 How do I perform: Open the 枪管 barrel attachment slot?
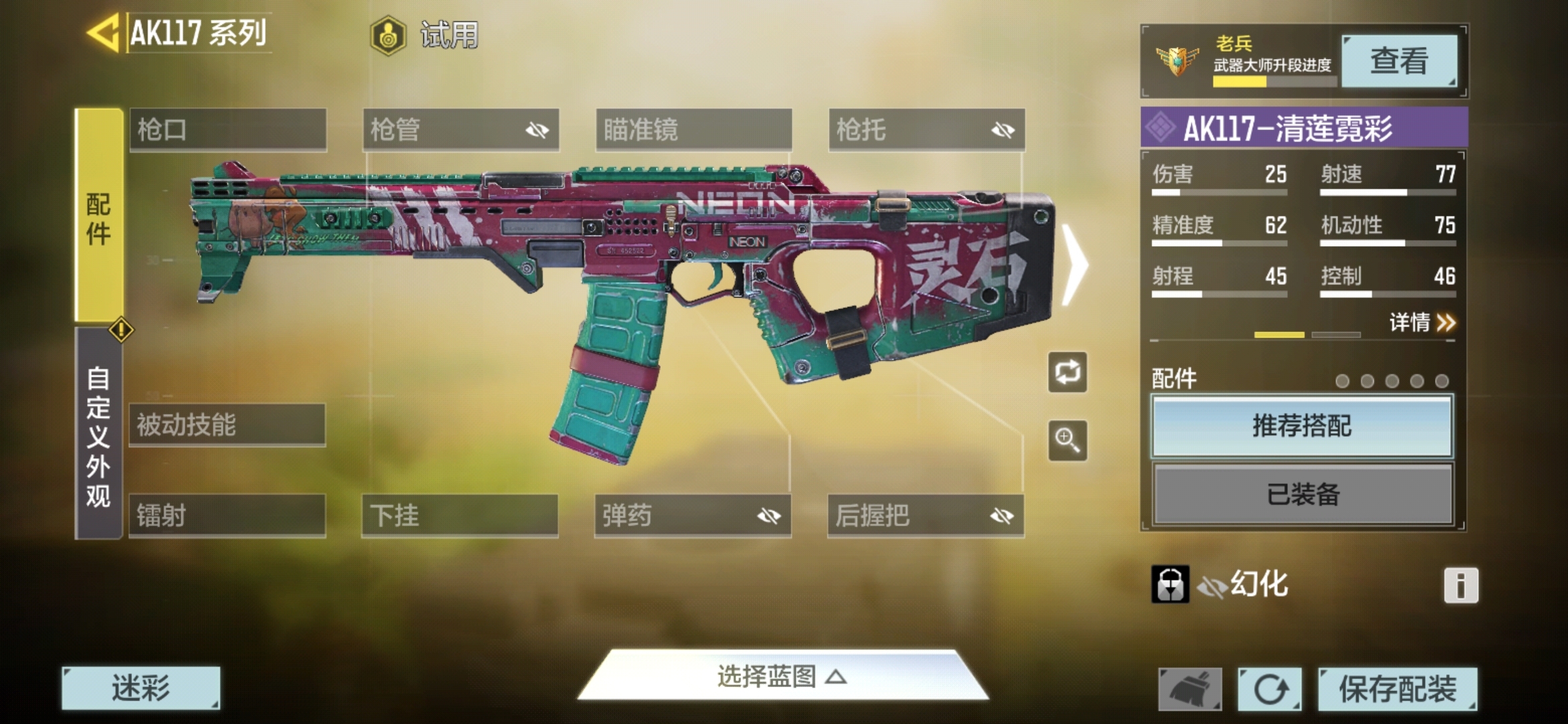pos(460,129)
